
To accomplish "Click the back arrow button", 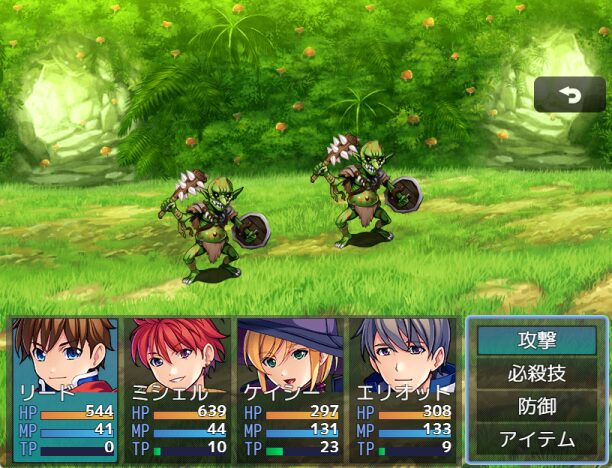I will [x=569, y=95].
